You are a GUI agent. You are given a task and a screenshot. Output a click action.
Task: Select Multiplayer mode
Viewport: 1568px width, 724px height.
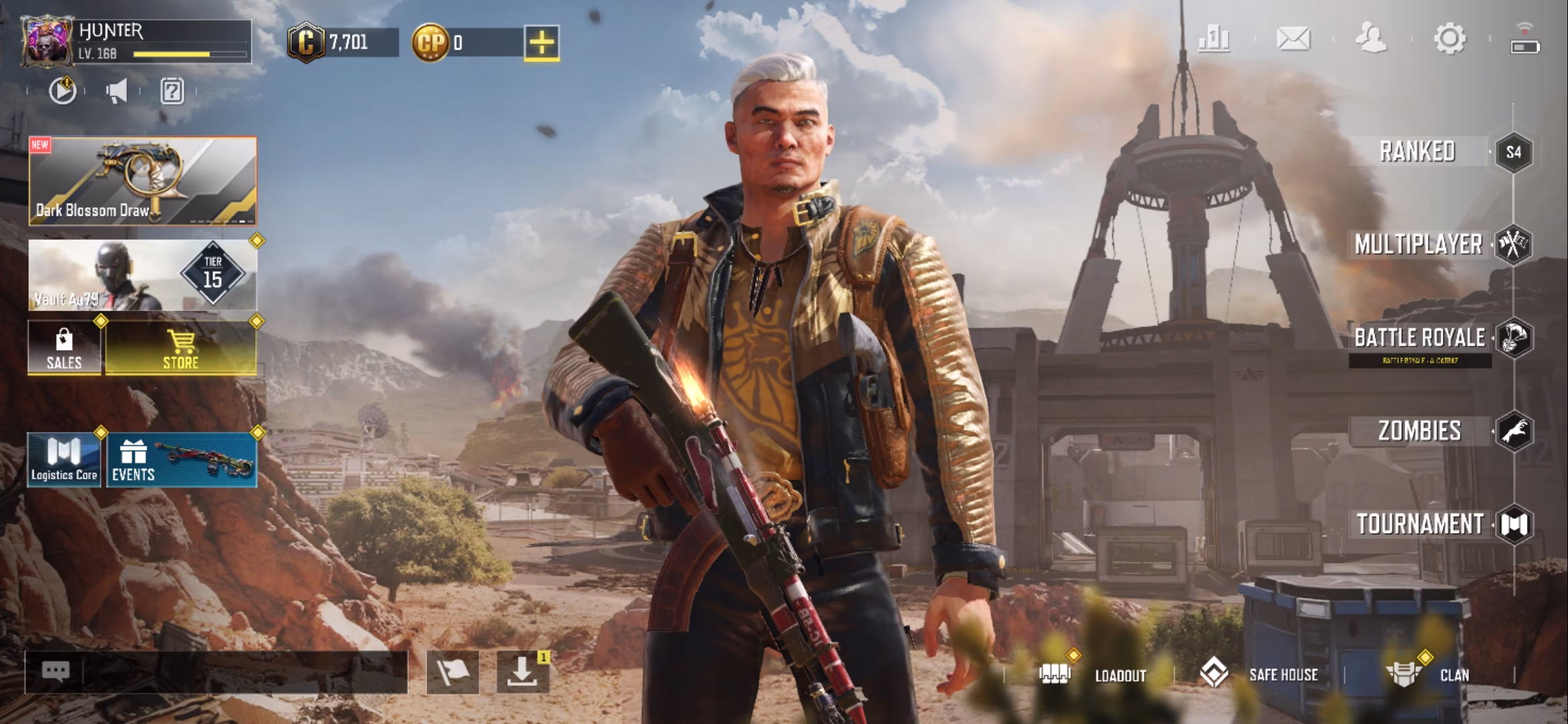tap(1419, 245)
